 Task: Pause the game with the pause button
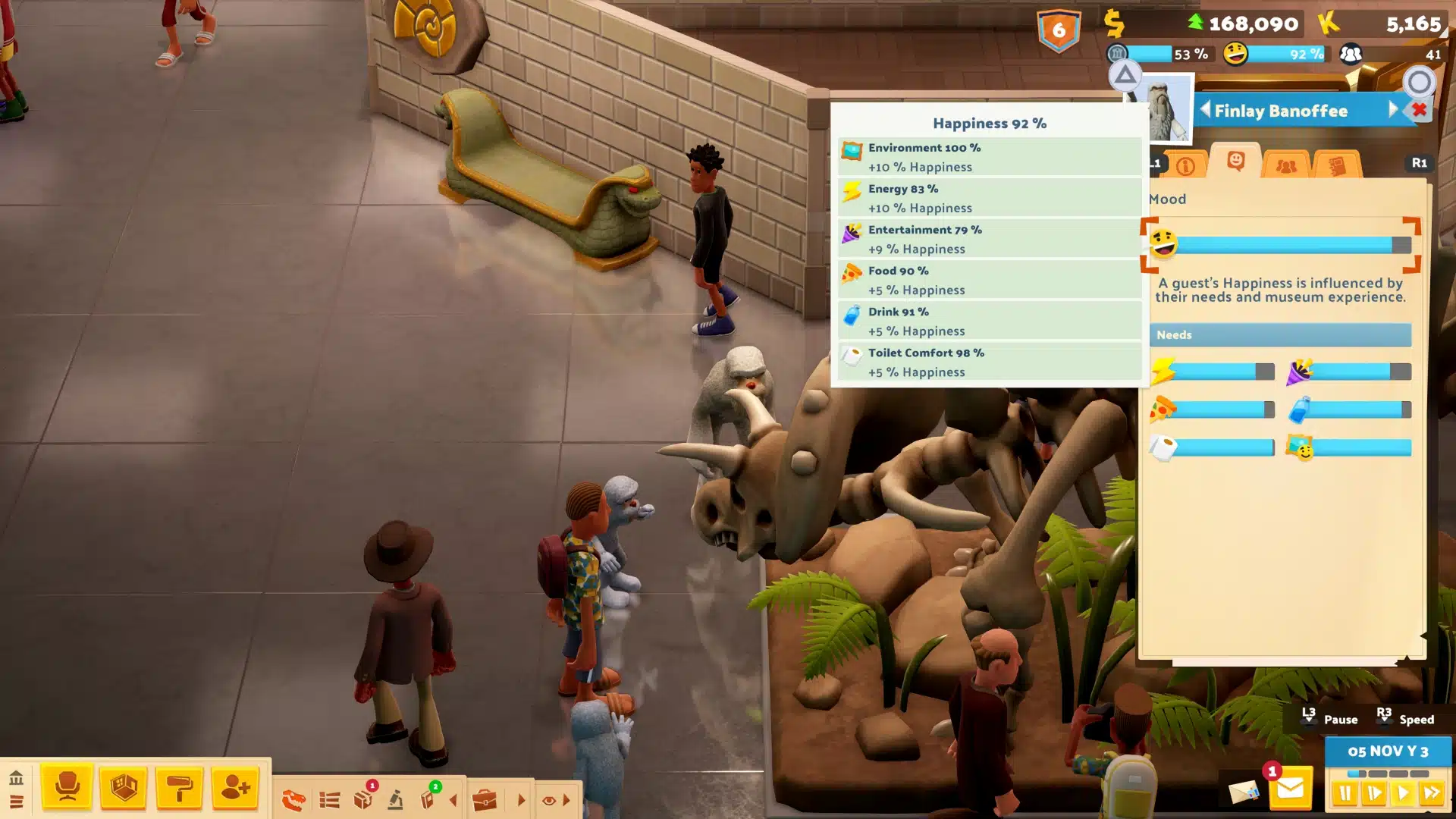click(x=1345, y=793)
